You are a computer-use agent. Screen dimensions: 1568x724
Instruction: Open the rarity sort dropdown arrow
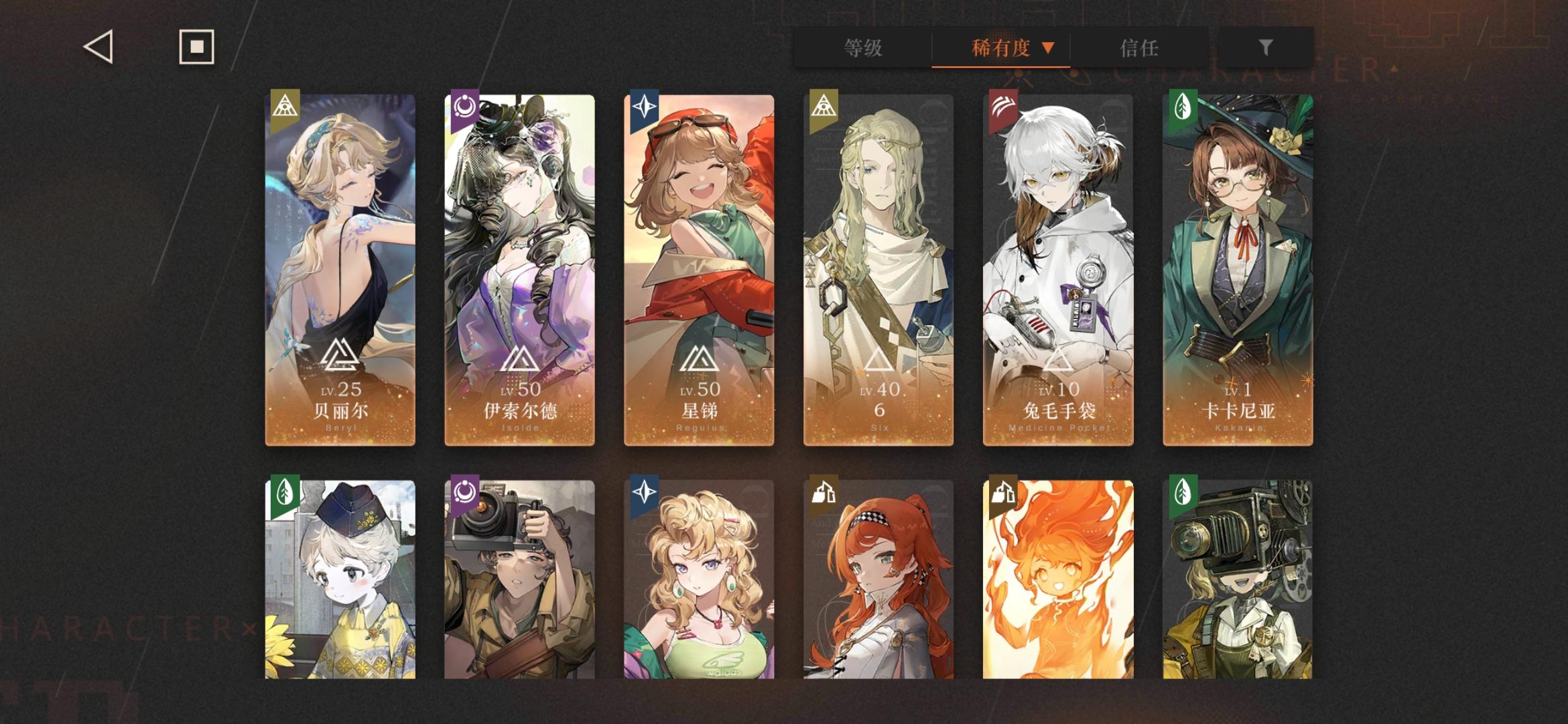1047,48
